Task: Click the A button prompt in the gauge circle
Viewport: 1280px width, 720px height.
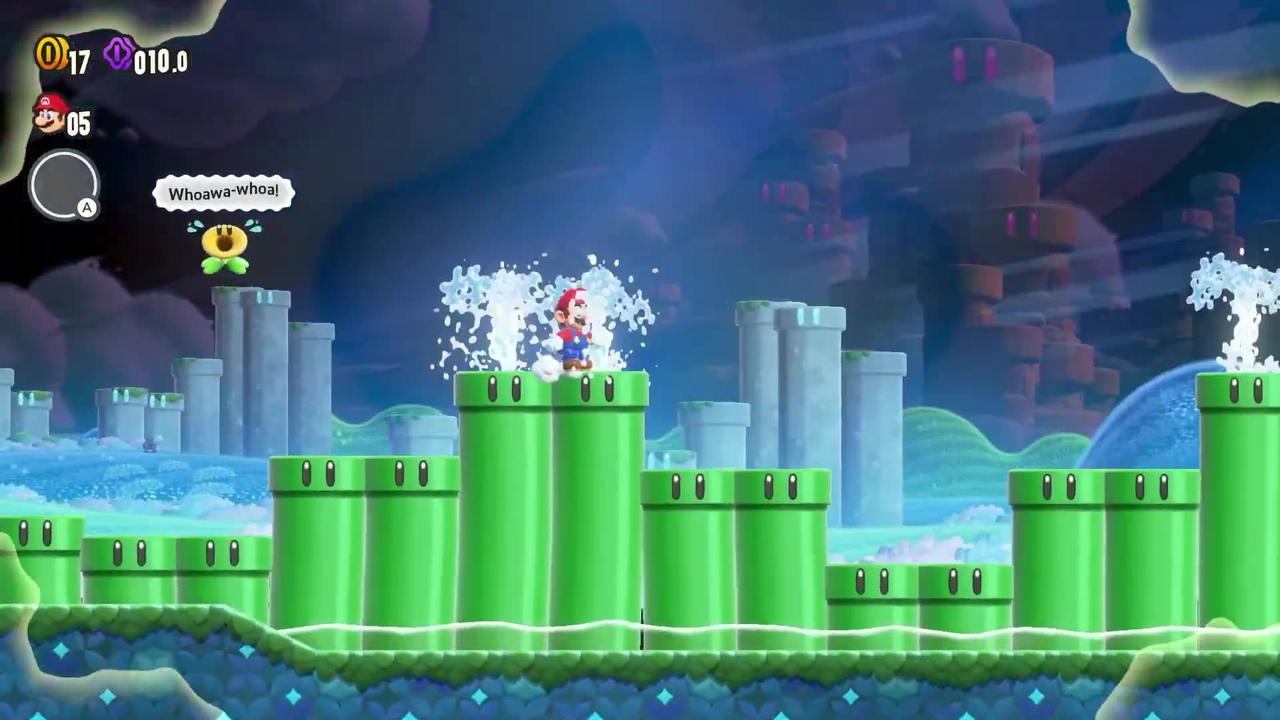Action: click(x=86, y=208)
